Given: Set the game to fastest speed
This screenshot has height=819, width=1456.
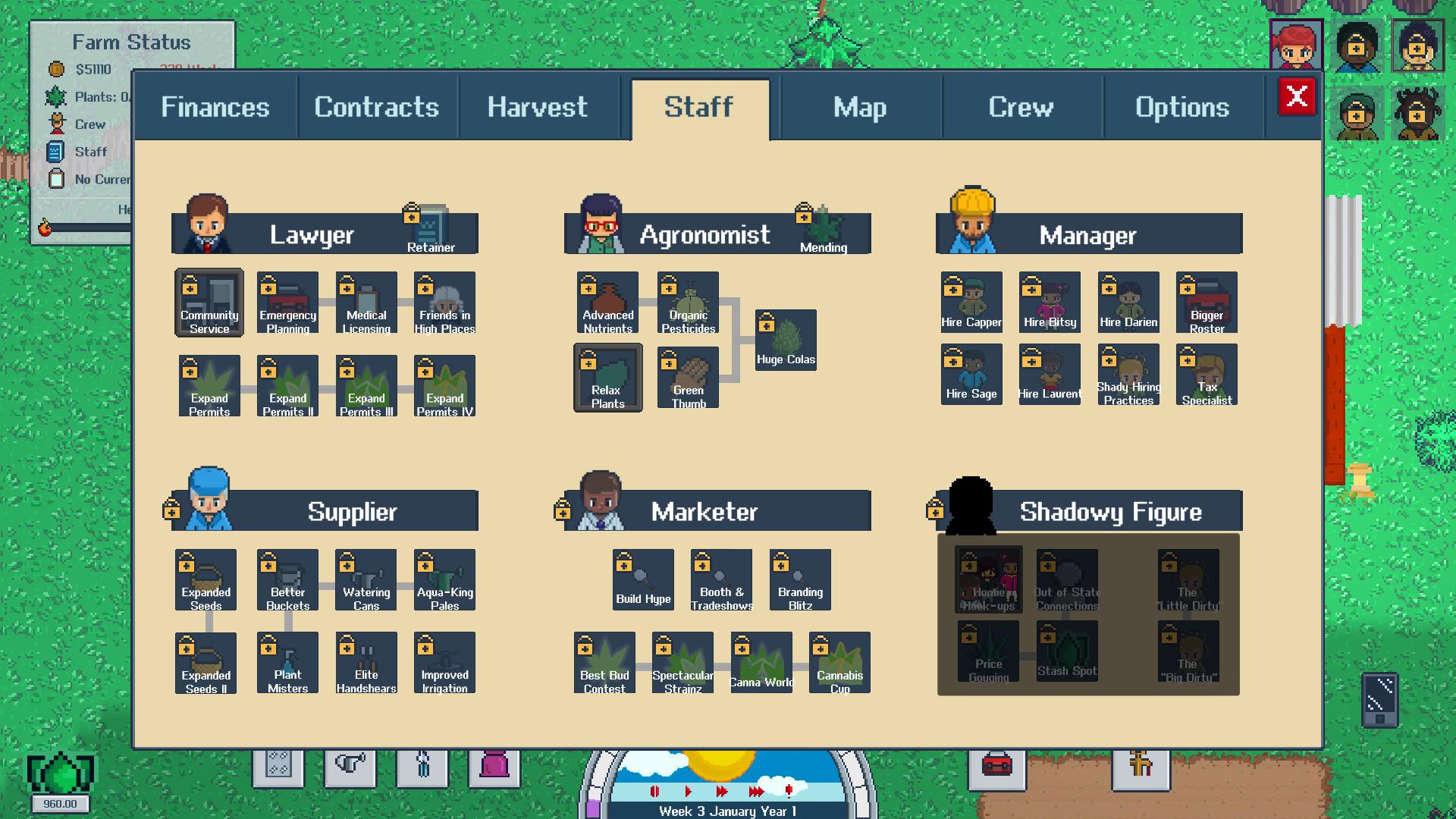Looking at the screenshot, I should [x=756, y=790].
